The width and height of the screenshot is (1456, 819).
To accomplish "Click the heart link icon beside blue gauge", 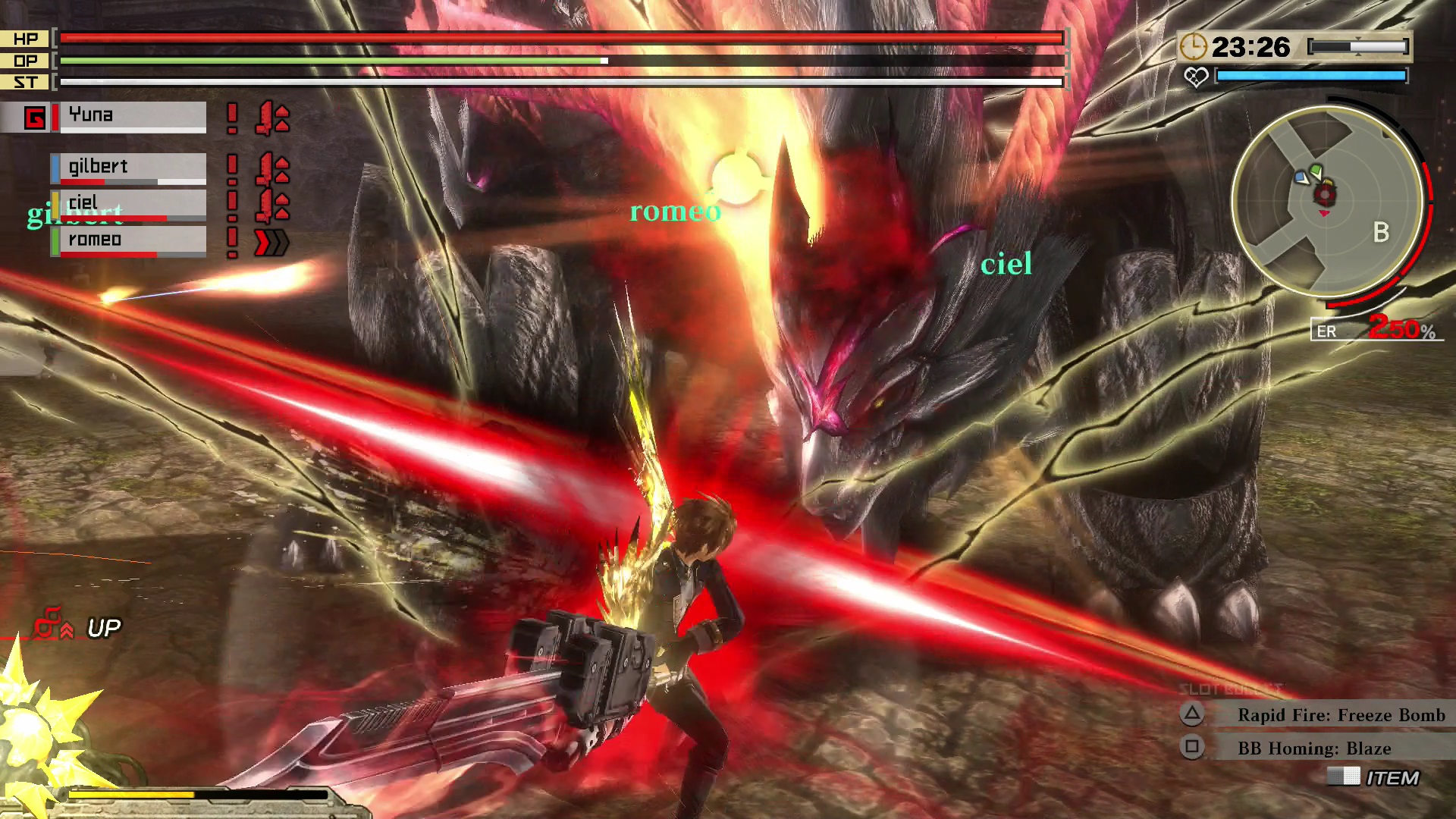I will tap(1196, 77).
